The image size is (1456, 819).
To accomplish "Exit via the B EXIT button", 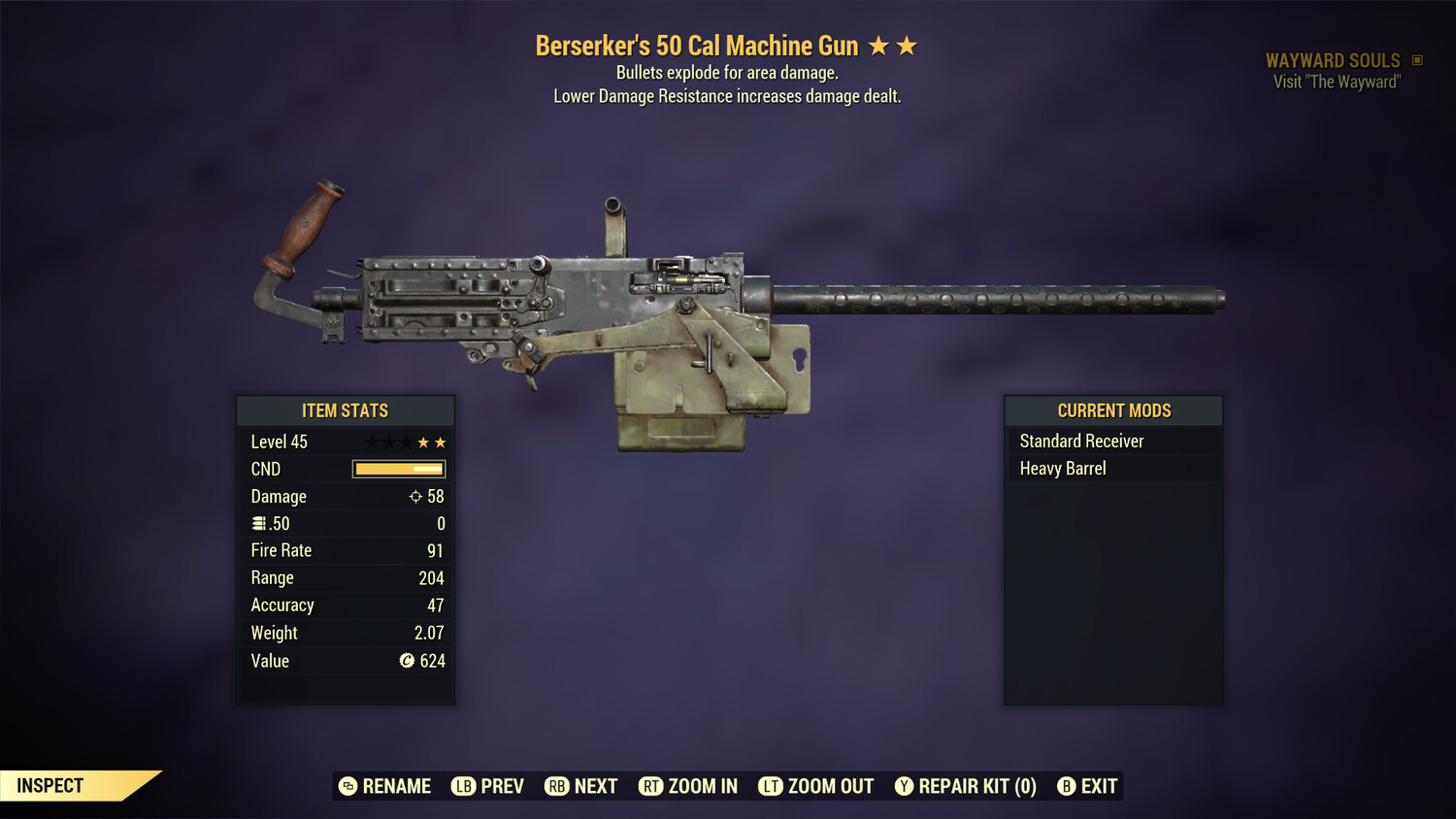I will pyautogui.click(x=1087, y=786).
